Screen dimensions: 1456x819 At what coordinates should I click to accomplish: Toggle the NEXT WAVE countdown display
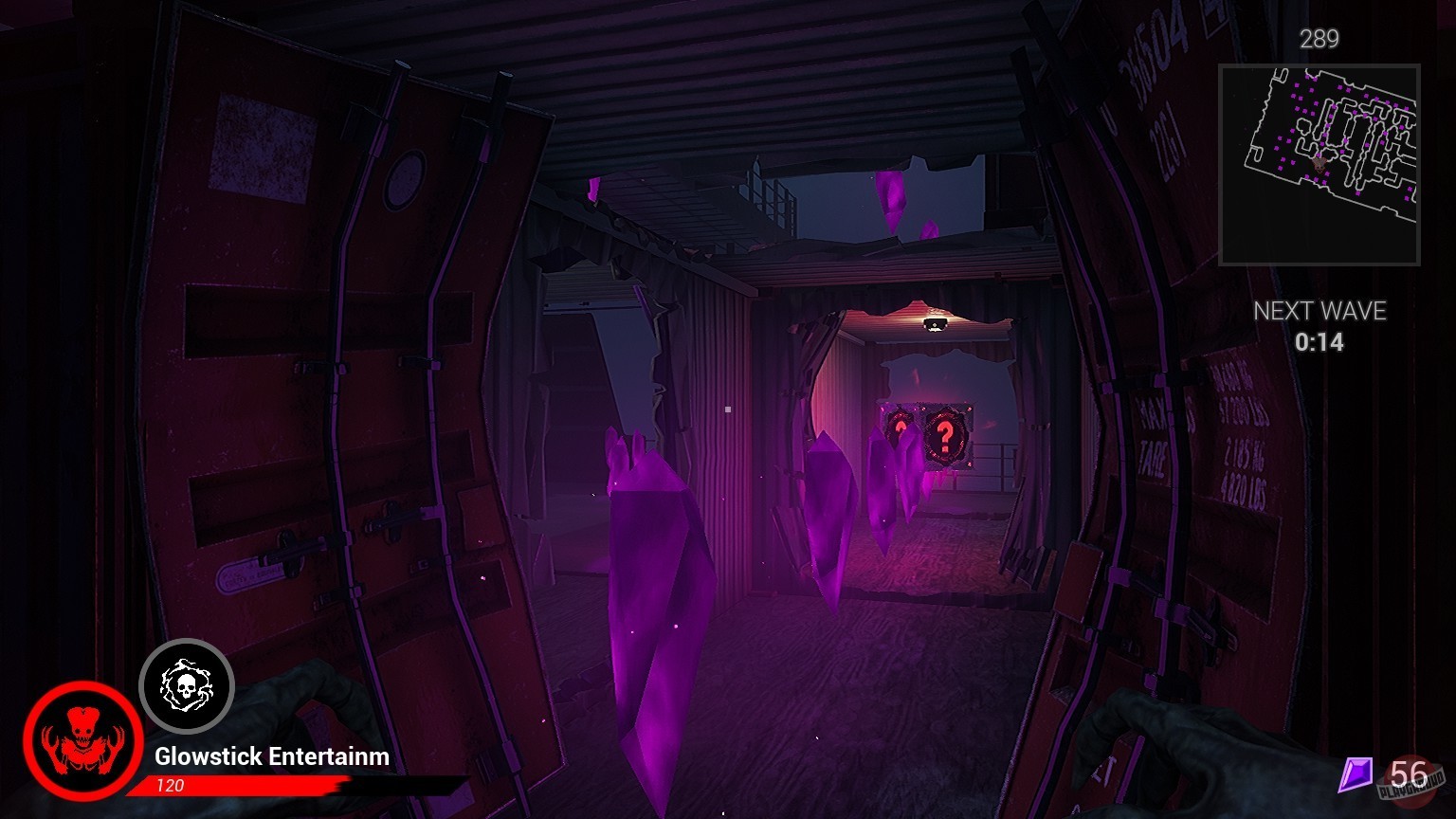point(1320,327)
